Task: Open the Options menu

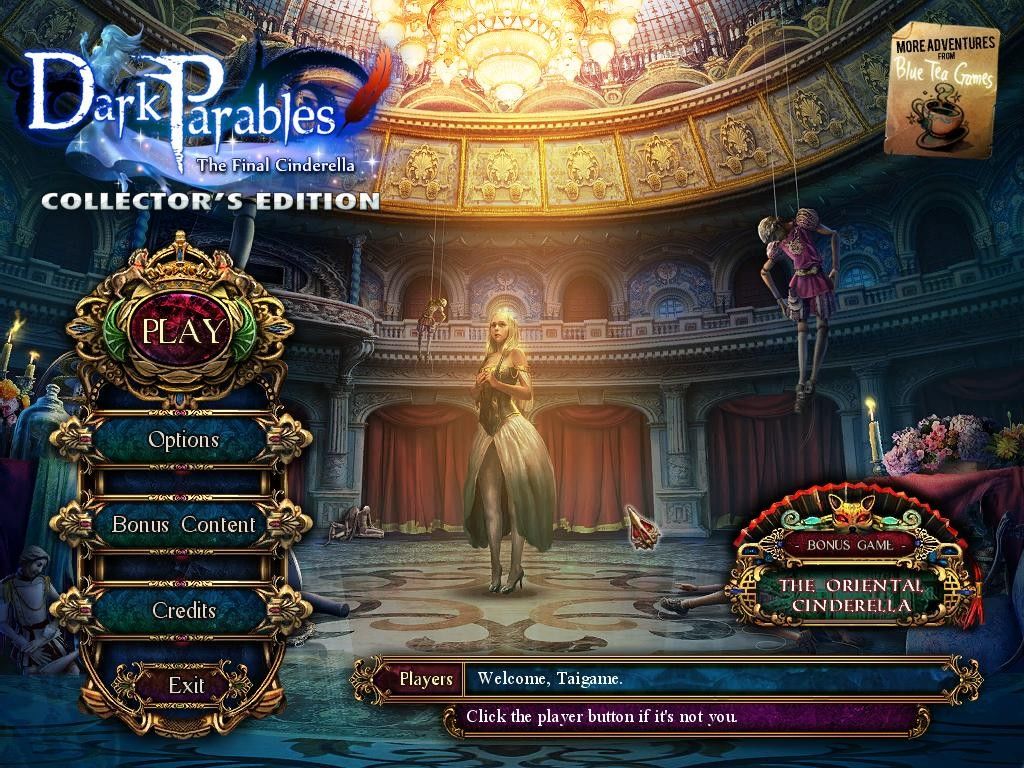Action: pos(183,440)
